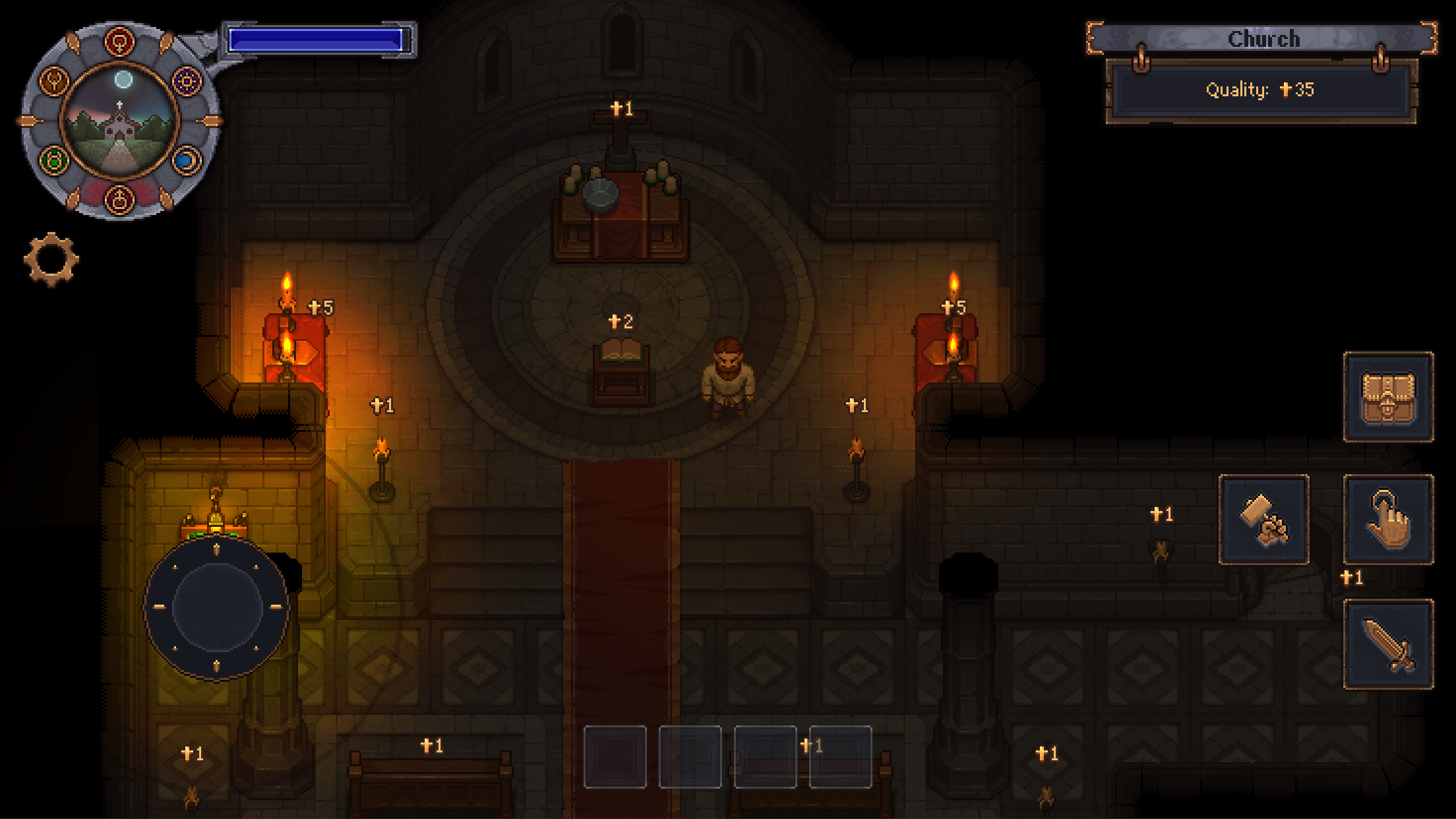Select the sword attack icon
The height and width of the screenshot is (819, 1456).
point(1389,643)
